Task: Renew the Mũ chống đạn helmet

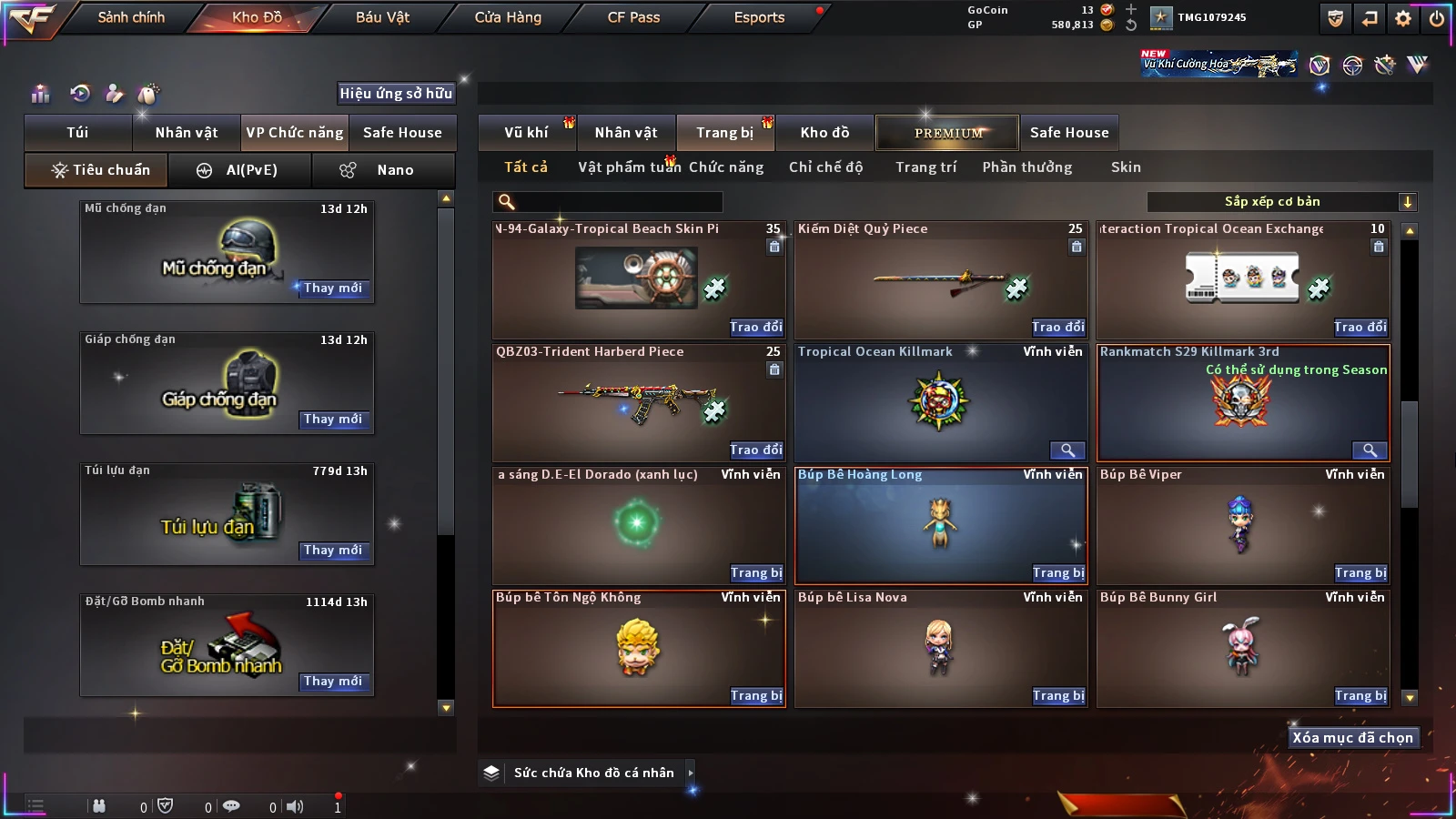Action: coord(333,288)
